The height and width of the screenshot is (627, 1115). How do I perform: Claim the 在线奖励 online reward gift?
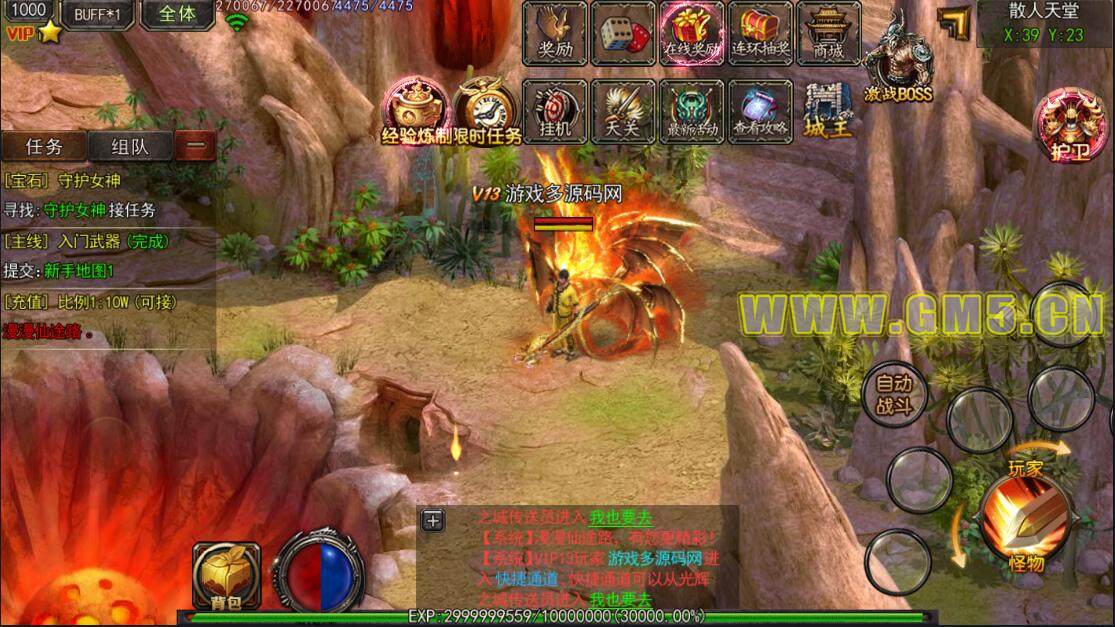pyautogui.click(x=691, y=33)
